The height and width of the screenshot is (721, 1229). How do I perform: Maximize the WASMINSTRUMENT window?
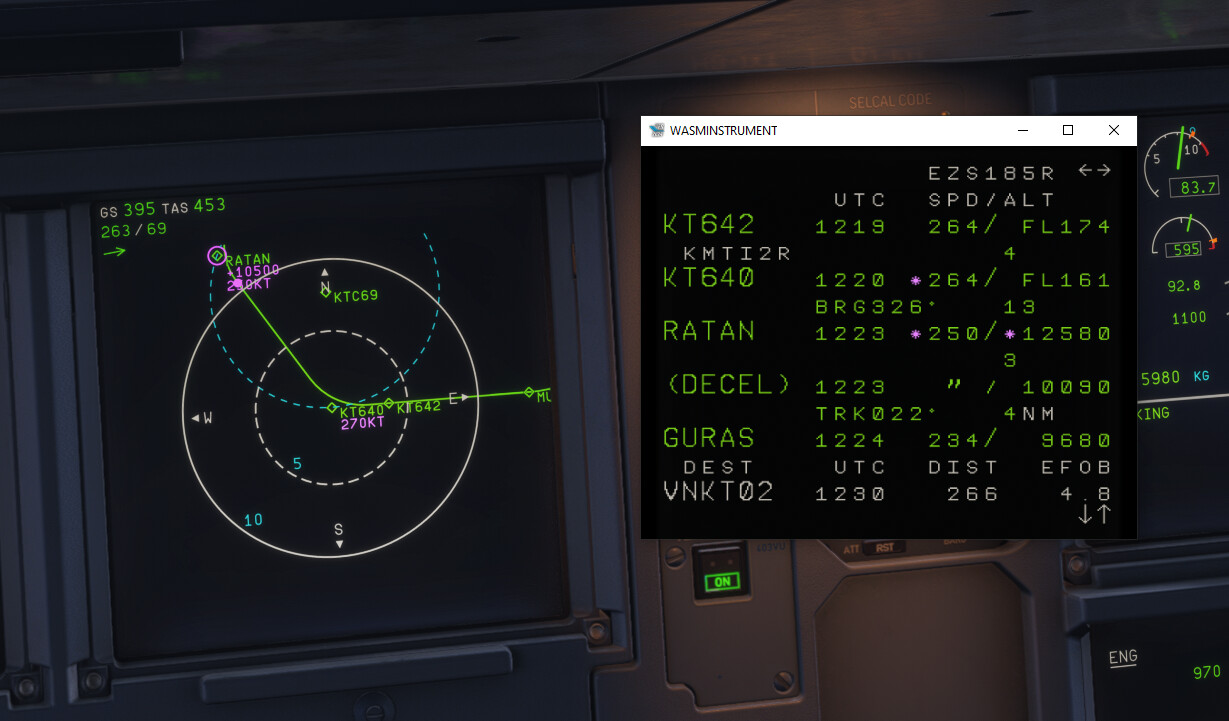pyautogui.click(x=1068, y=131)
